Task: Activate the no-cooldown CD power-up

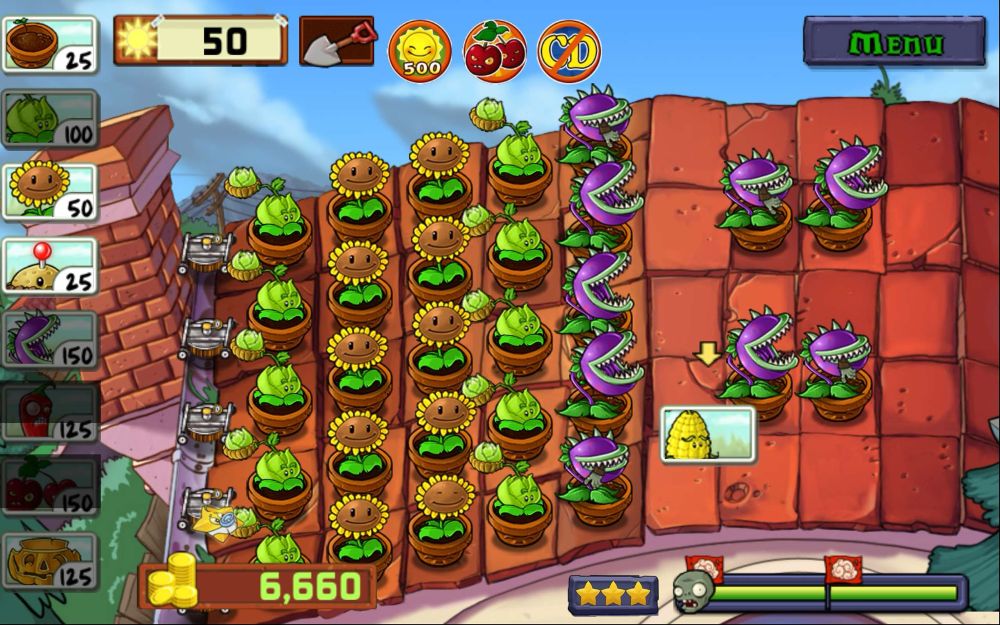Action: pyautogui.click(x=568, y=49)
